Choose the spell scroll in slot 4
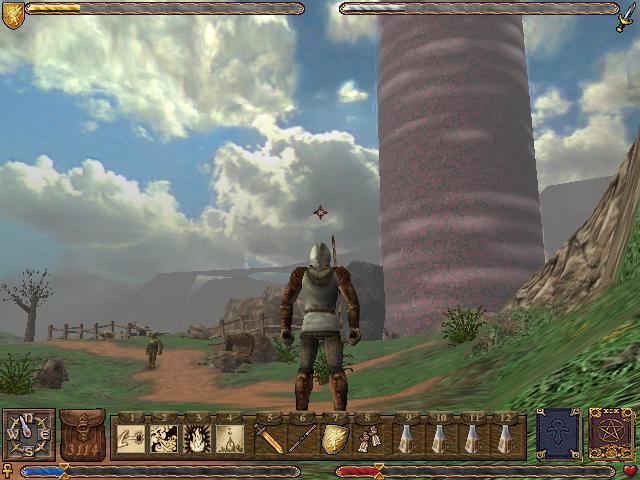This screenshot has width=640, height=480. [231, 438]
